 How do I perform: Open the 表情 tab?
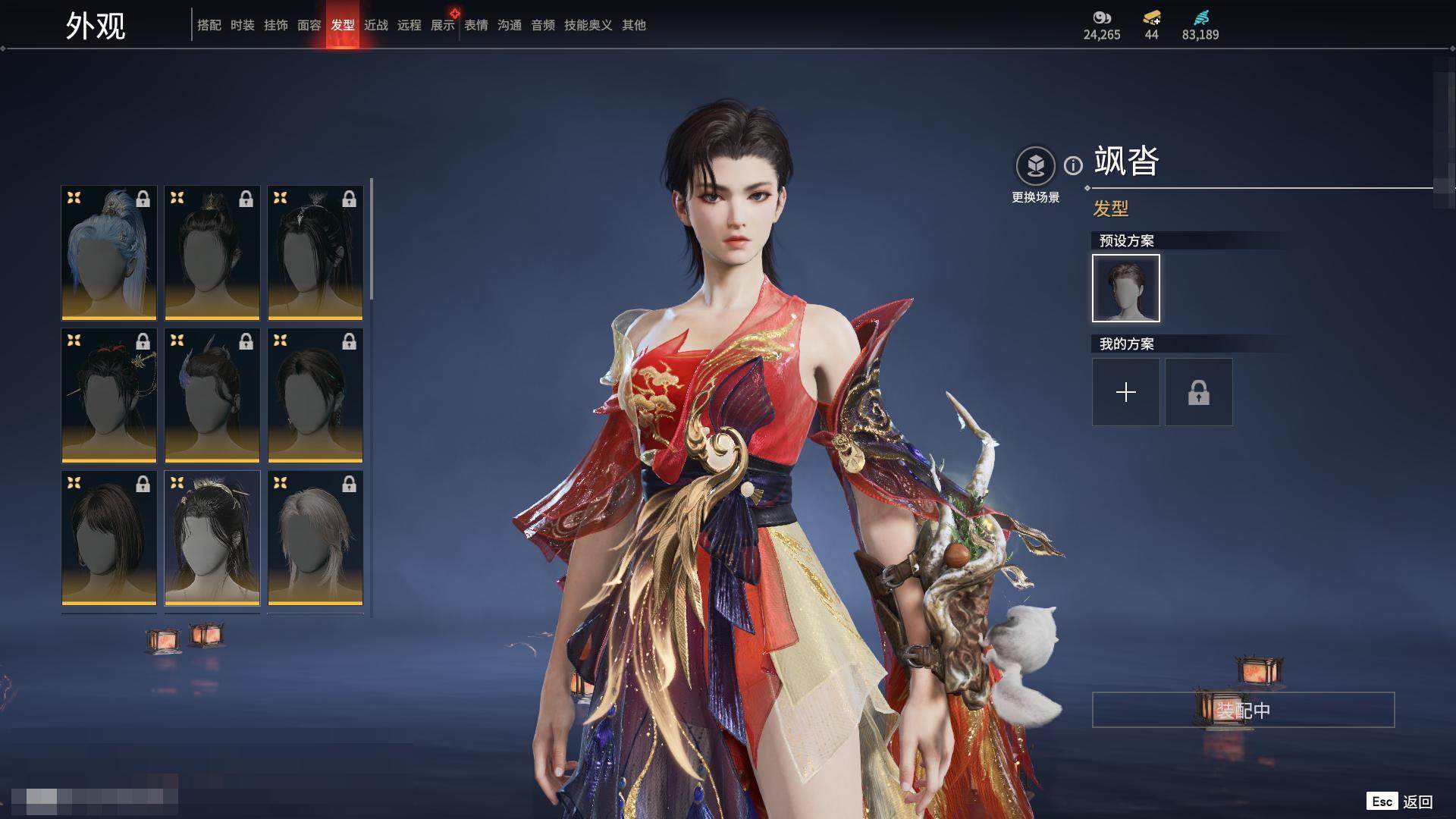click(x=475, y=25)
